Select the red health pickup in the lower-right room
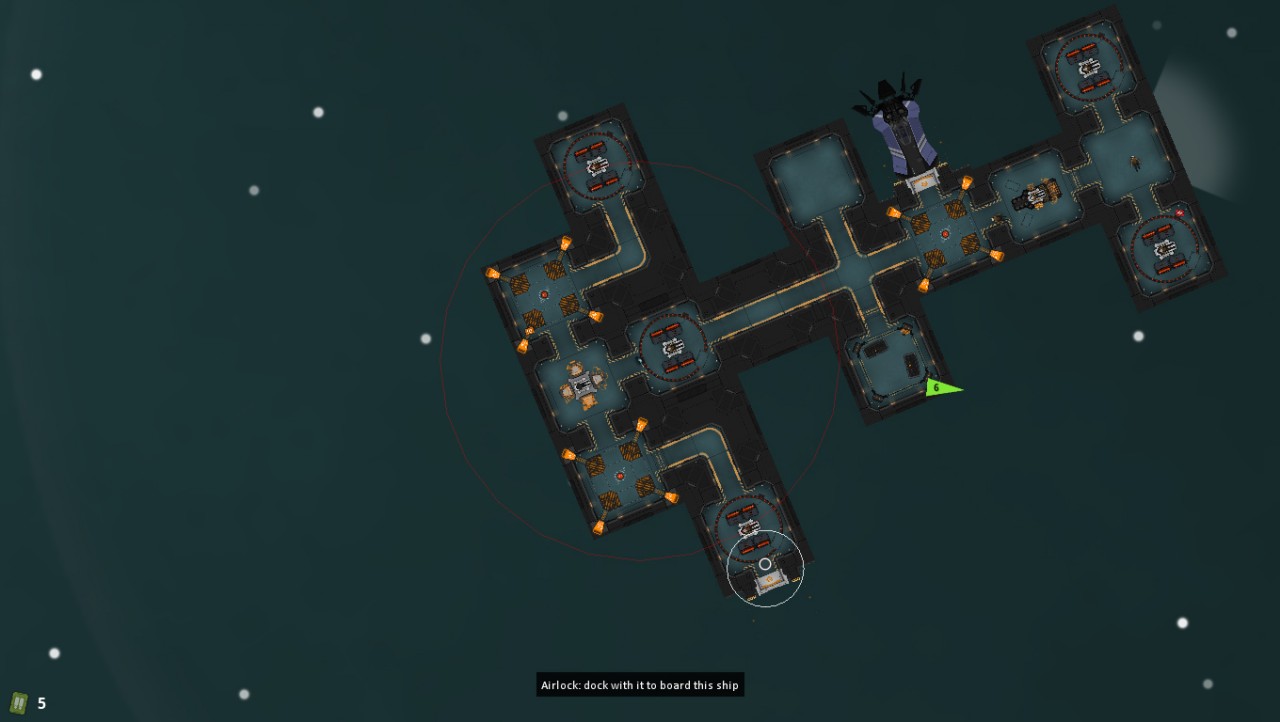 pos(1179,213)
